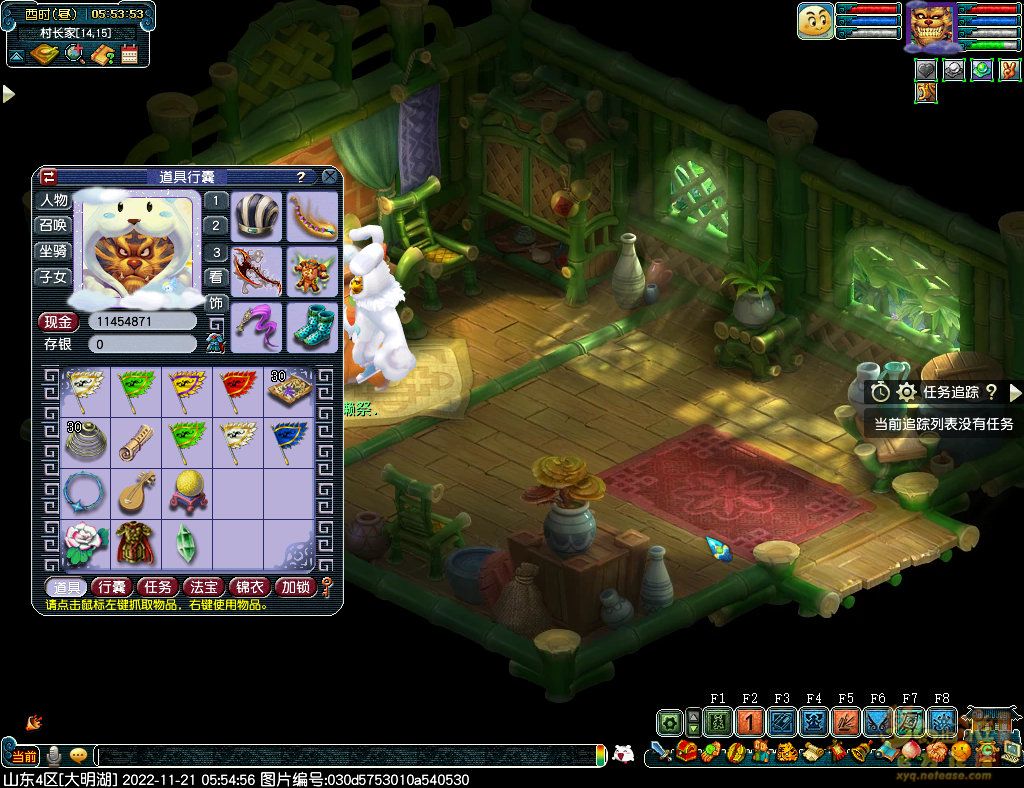Select the striped helmet equipment slot
The image size is (1024, 788).
pyautogui.click(x=257, y=216)
